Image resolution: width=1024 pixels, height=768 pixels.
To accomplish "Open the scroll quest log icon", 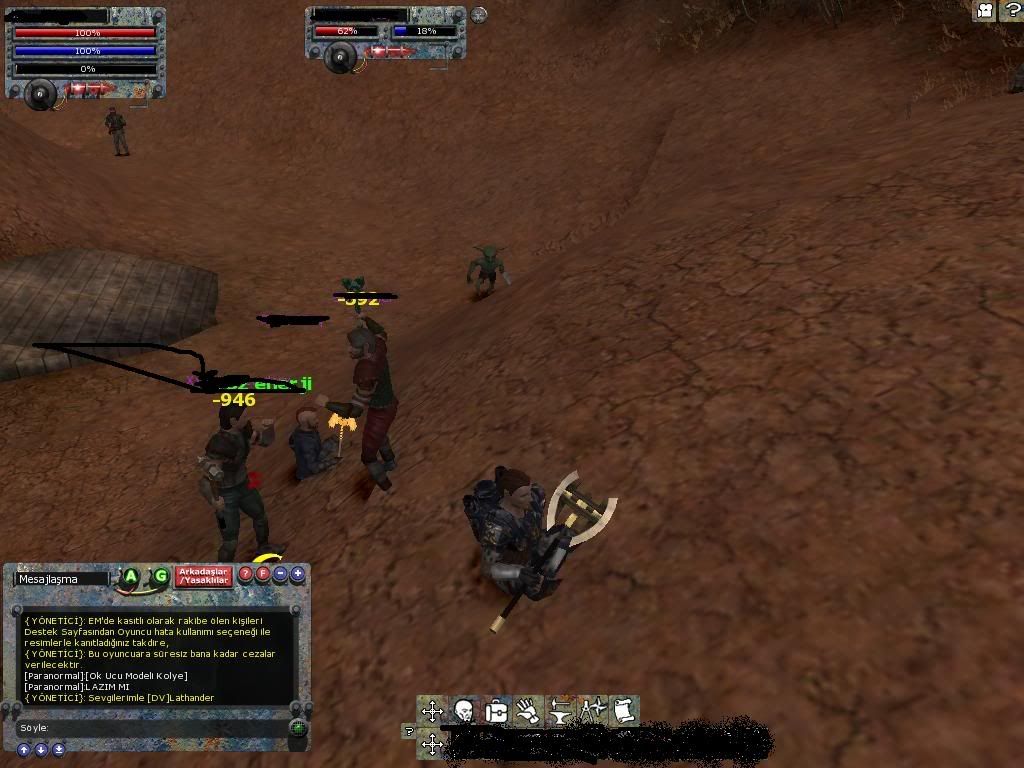I will 623,711.
